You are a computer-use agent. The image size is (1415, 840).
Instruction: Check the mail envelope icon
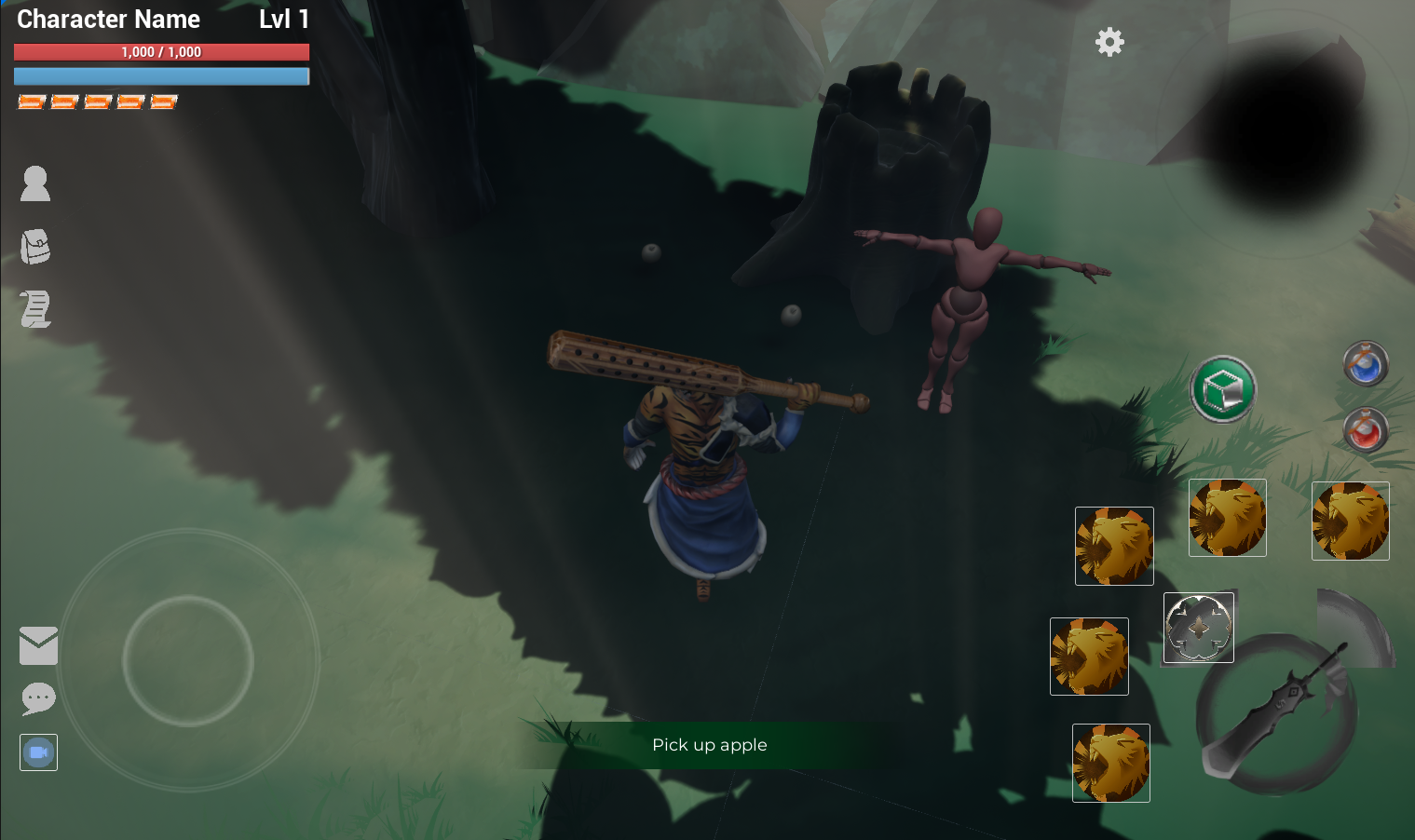tap(38, 645)
